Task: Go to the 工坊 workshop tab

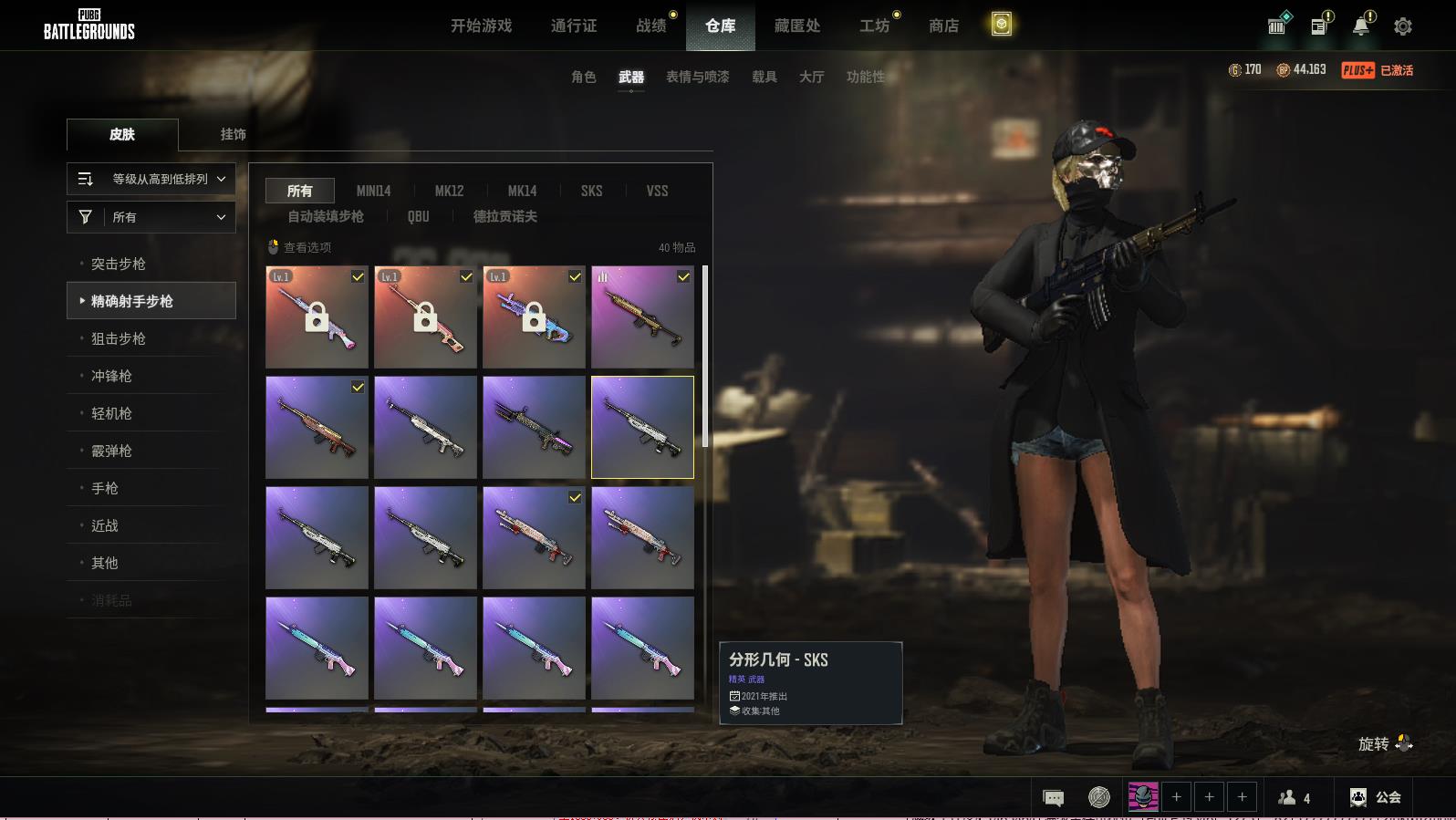Action: [x=874, y=26]
